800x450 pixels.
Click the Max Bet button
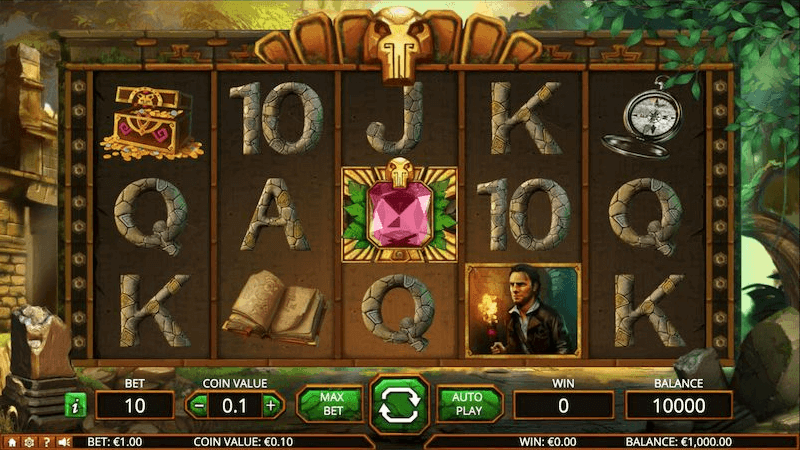click(x=331, y=404)
